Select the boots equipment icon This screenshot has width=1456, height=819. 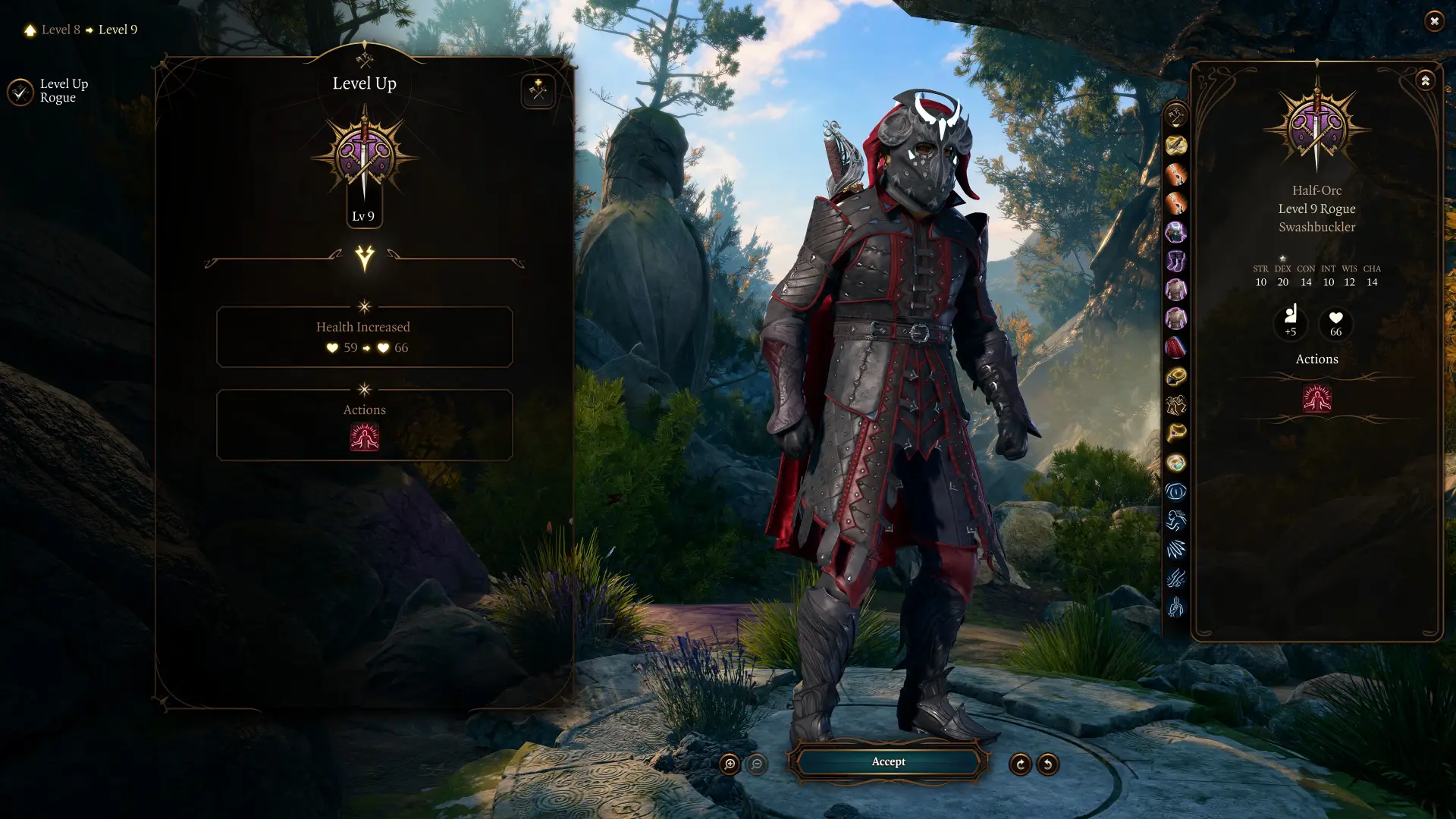1175,262
